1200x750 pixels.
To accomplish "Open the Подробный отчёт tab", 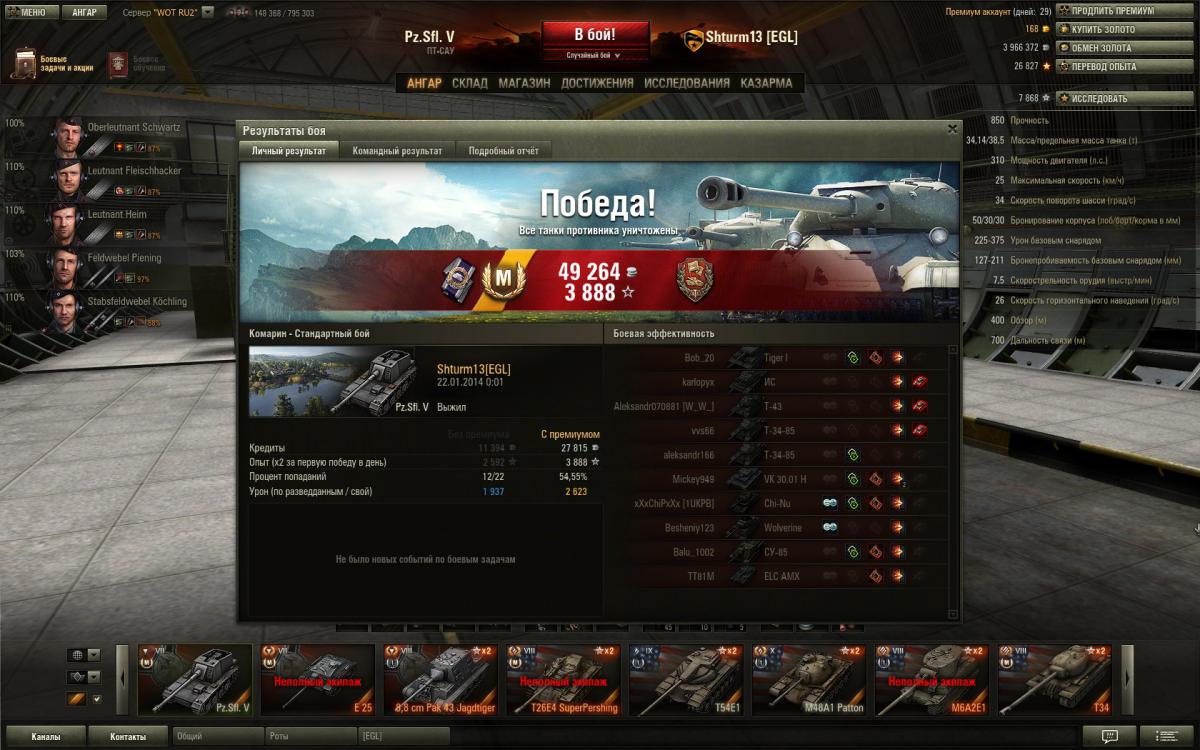I will [503, 151].
